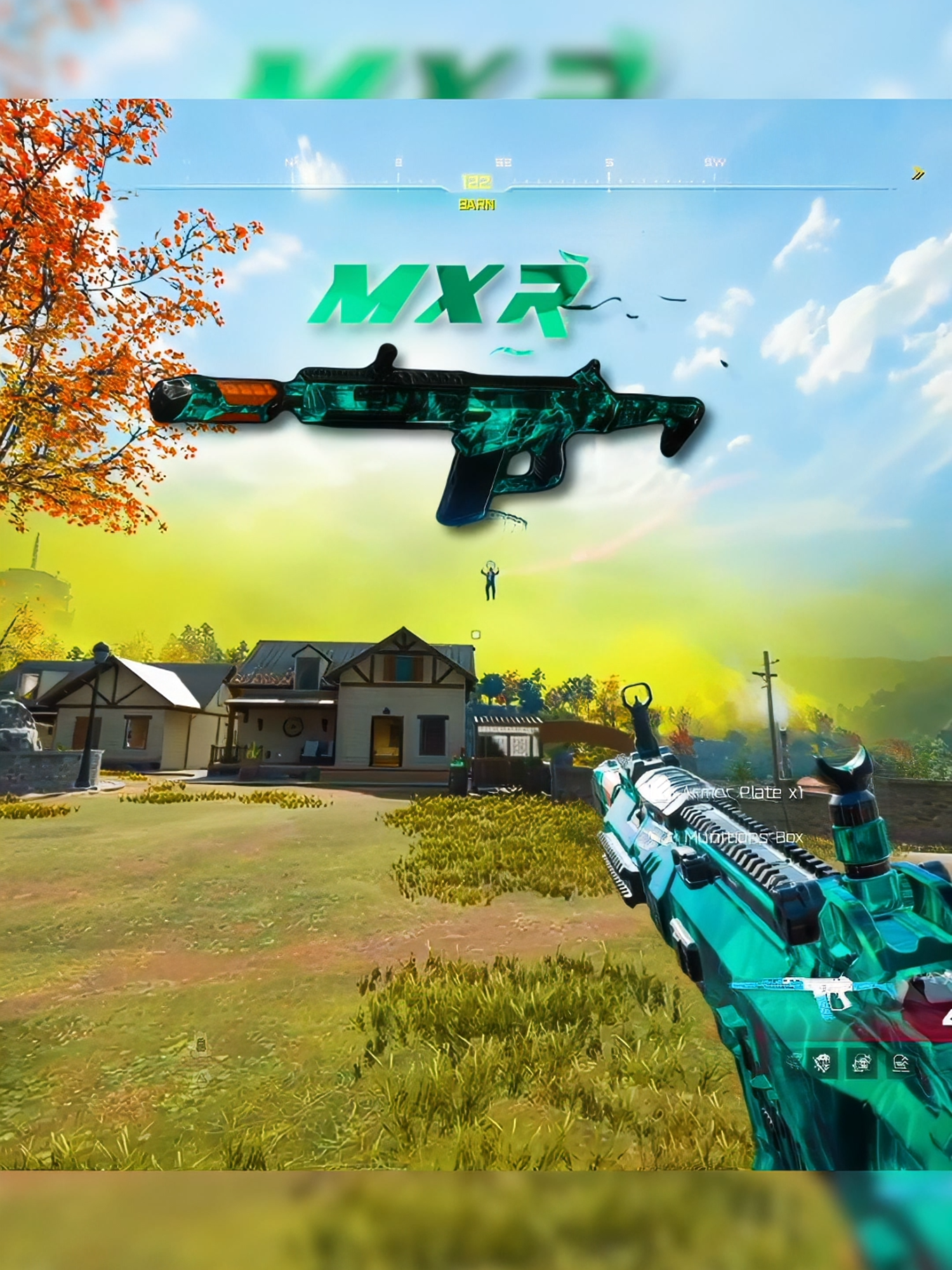
Task: Select the field upgrade Munitions Box icon
Action: [900, 1063]
